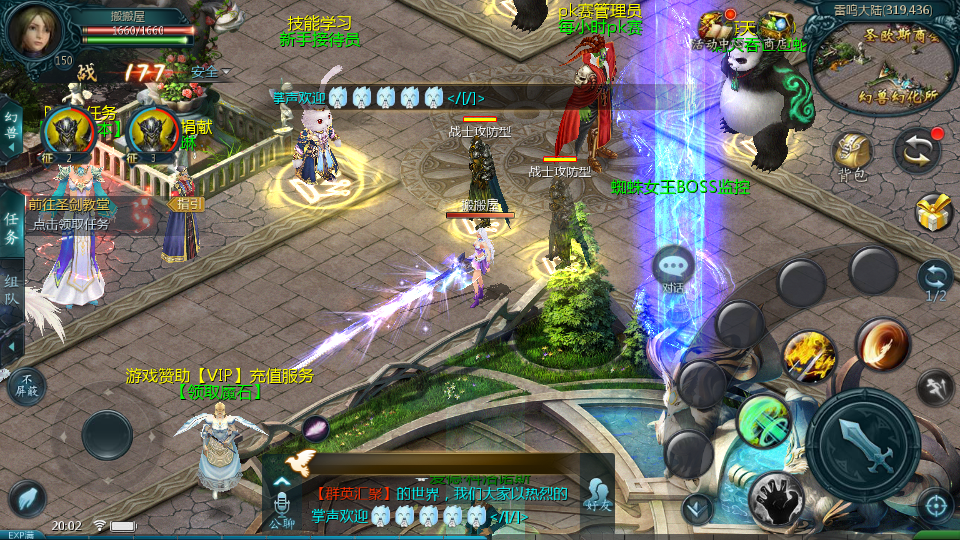This screenshot has width=960, height=540.
Task: Open the golden gift box icon
Action: pyautogui.click(x=934, y=212)
